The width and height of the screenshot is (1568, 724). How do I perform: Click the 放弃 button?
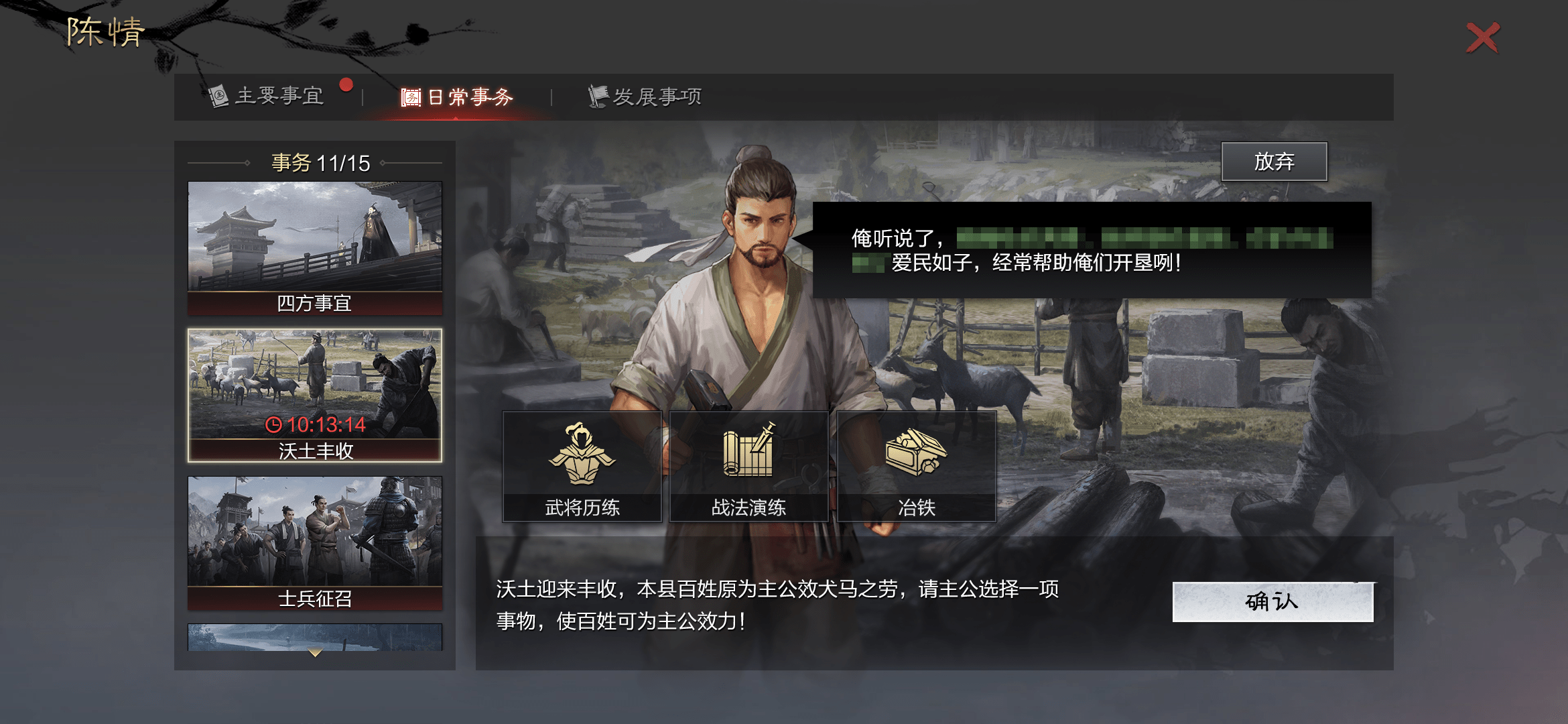1275,161
